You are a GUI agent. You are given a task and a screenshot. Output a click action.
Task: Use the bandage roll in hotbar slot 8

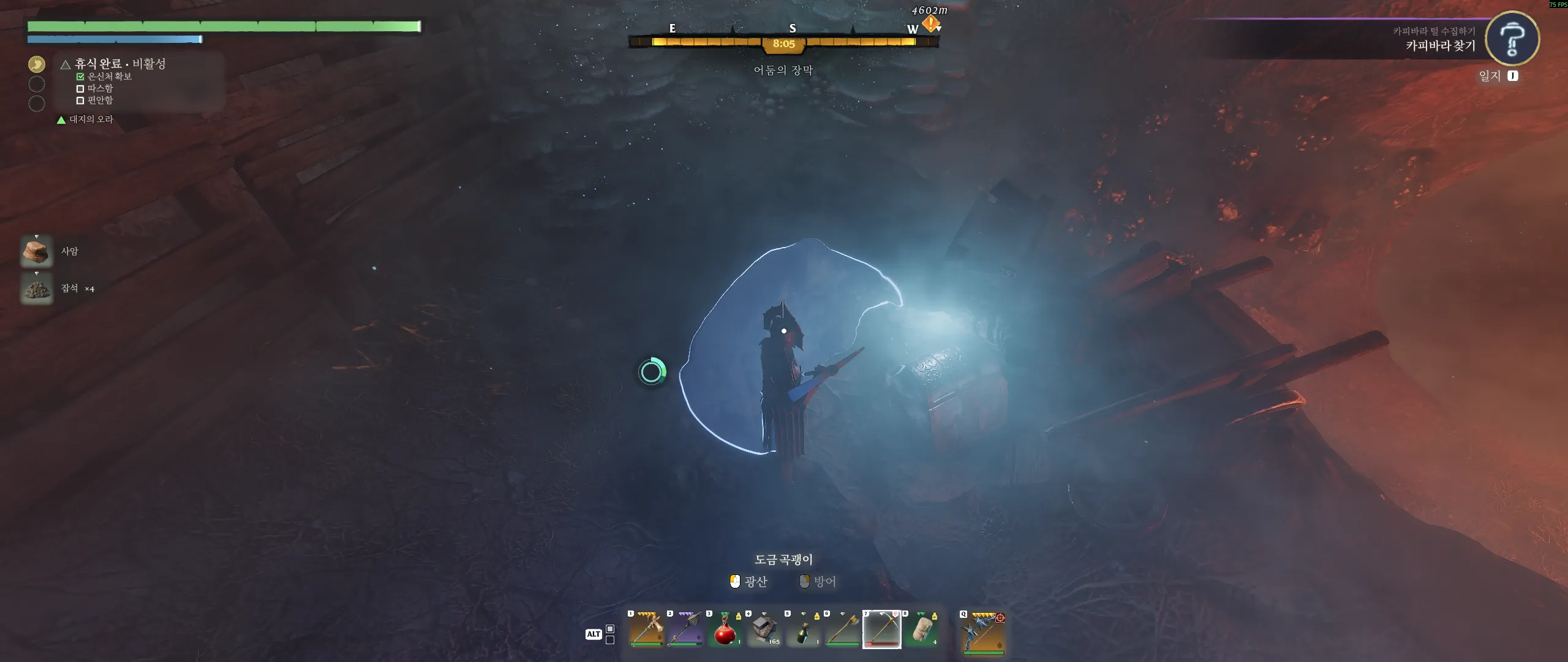click(921, 630)
